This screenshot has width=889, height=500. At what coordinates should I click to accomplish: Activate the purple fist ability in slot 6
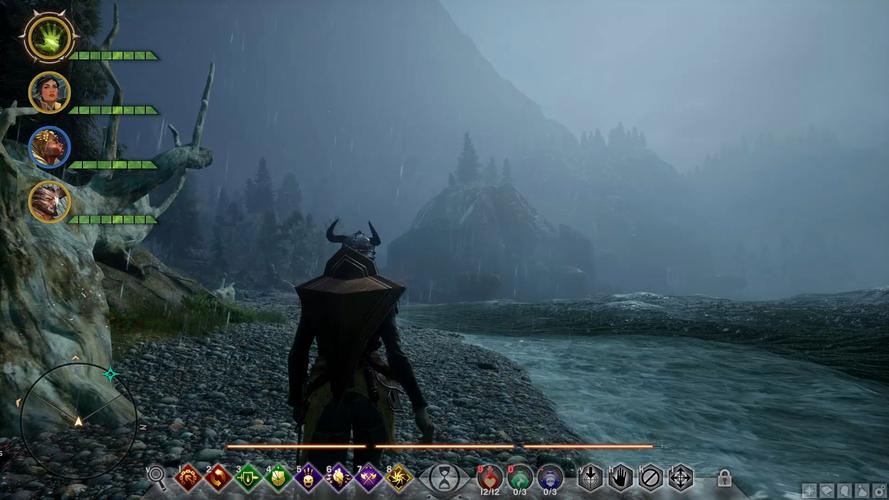tap(339, 477)
